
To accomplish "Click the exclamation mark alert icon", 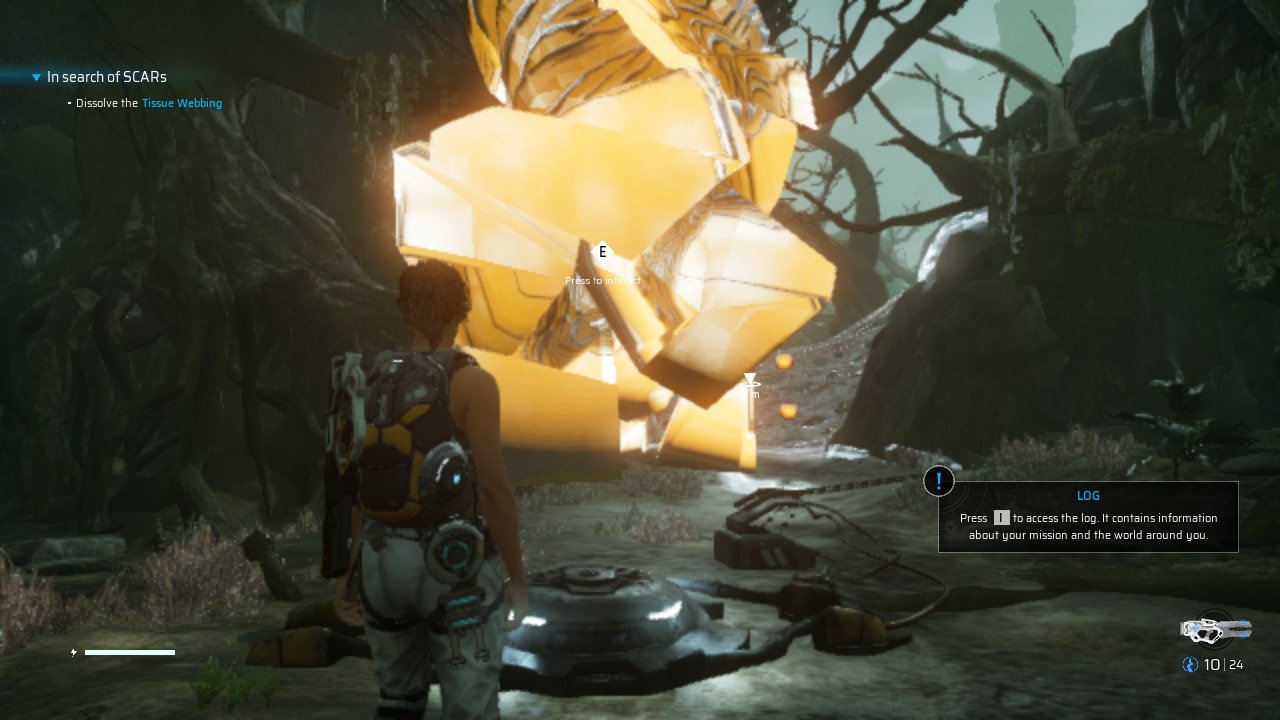I will 938,481.
